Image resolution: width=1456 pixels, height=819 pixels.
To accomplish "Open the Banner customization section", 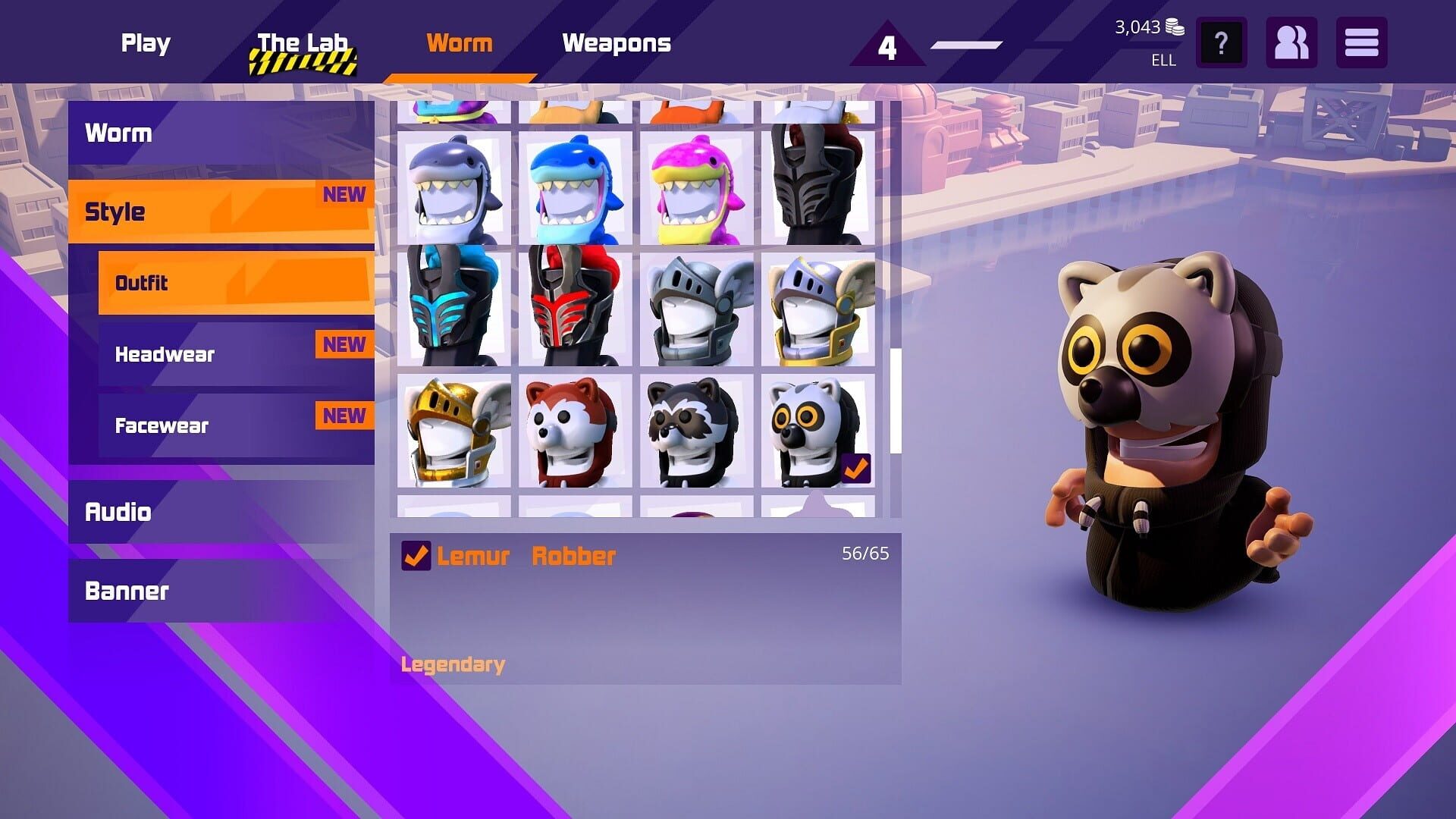I will [127, 591].
